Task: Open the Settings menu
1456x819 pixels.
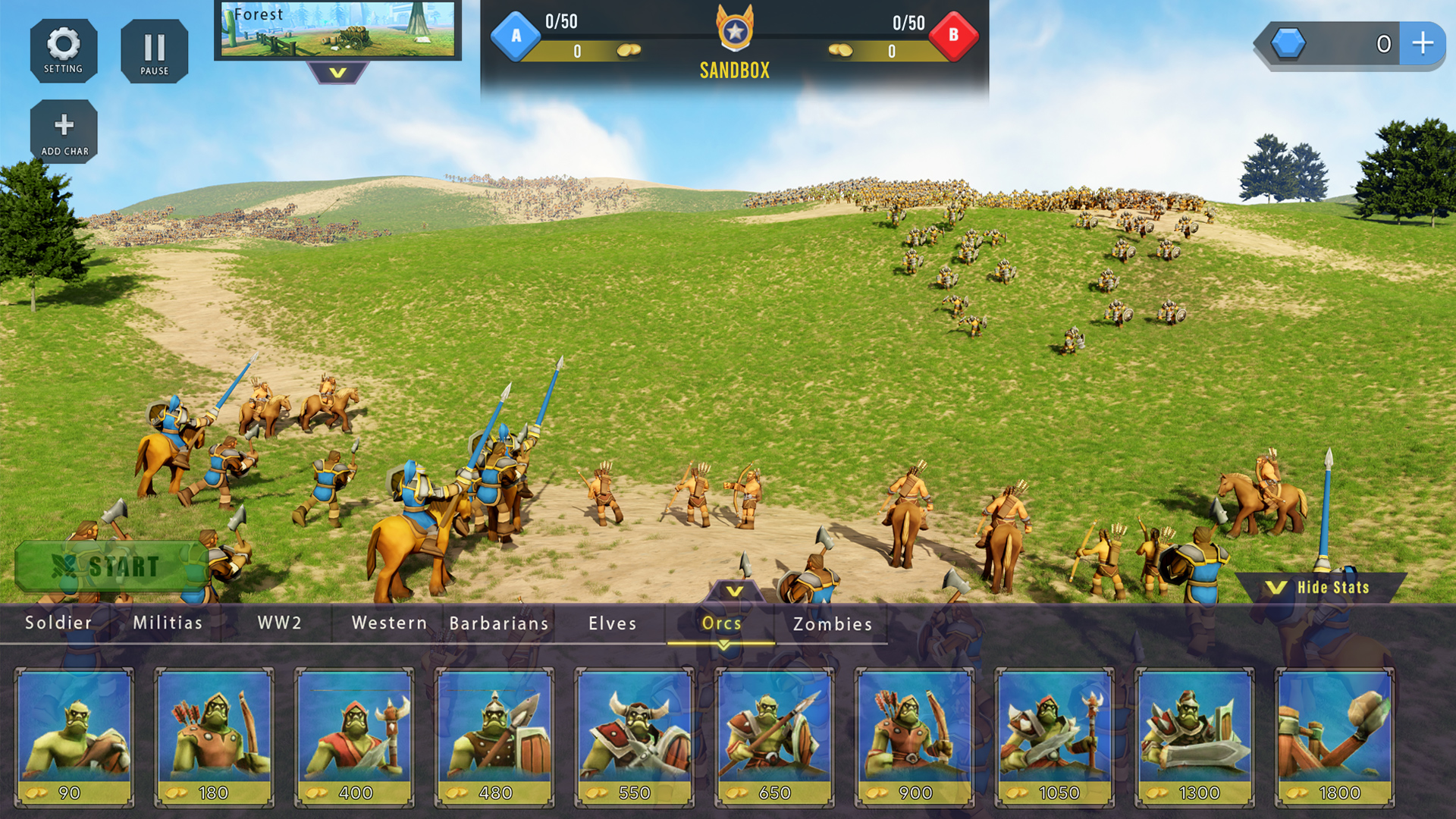Action: (x=64, y=50)
